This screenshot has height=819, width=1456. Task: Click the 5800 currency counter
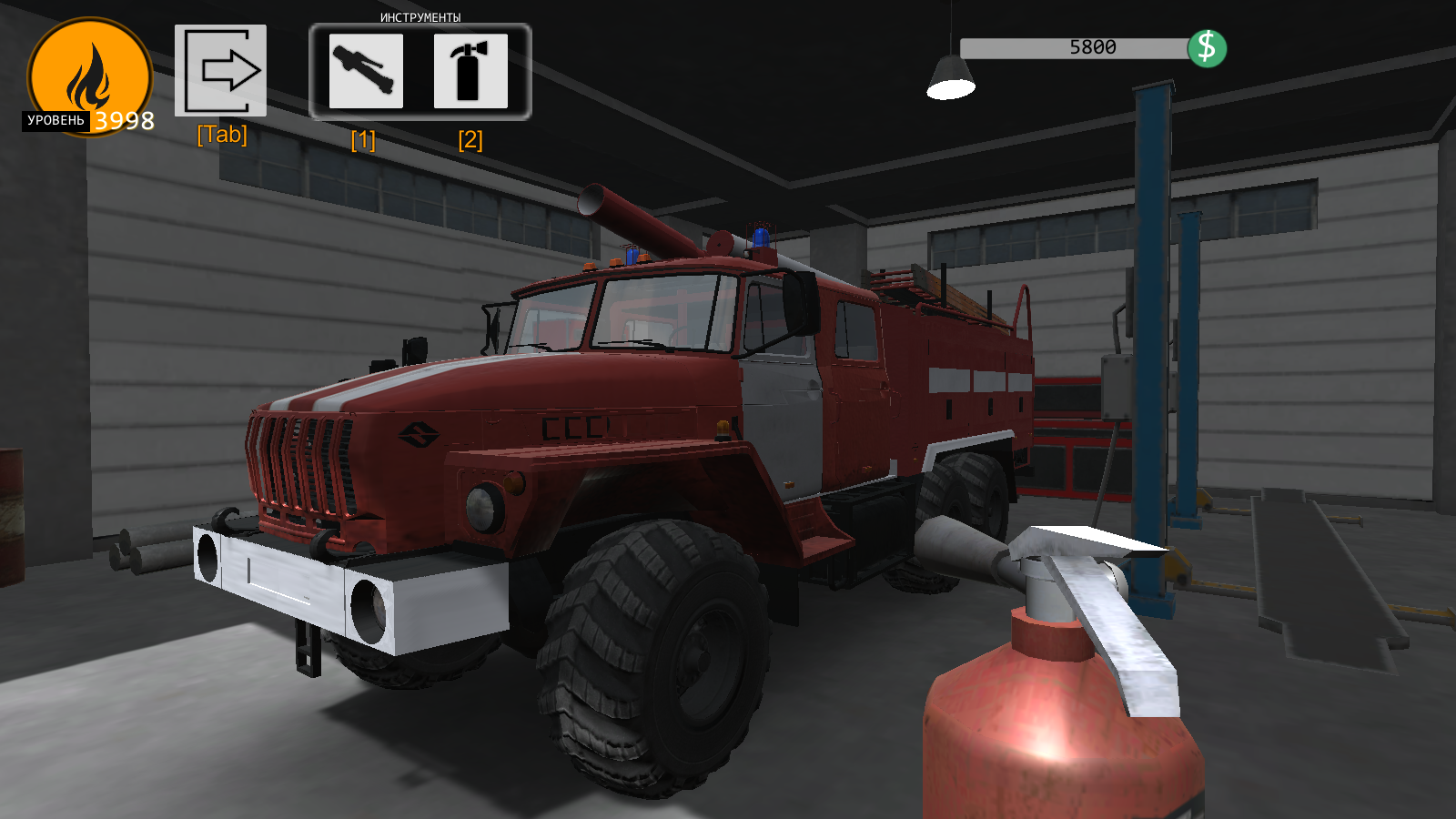tap(1090, 45)
